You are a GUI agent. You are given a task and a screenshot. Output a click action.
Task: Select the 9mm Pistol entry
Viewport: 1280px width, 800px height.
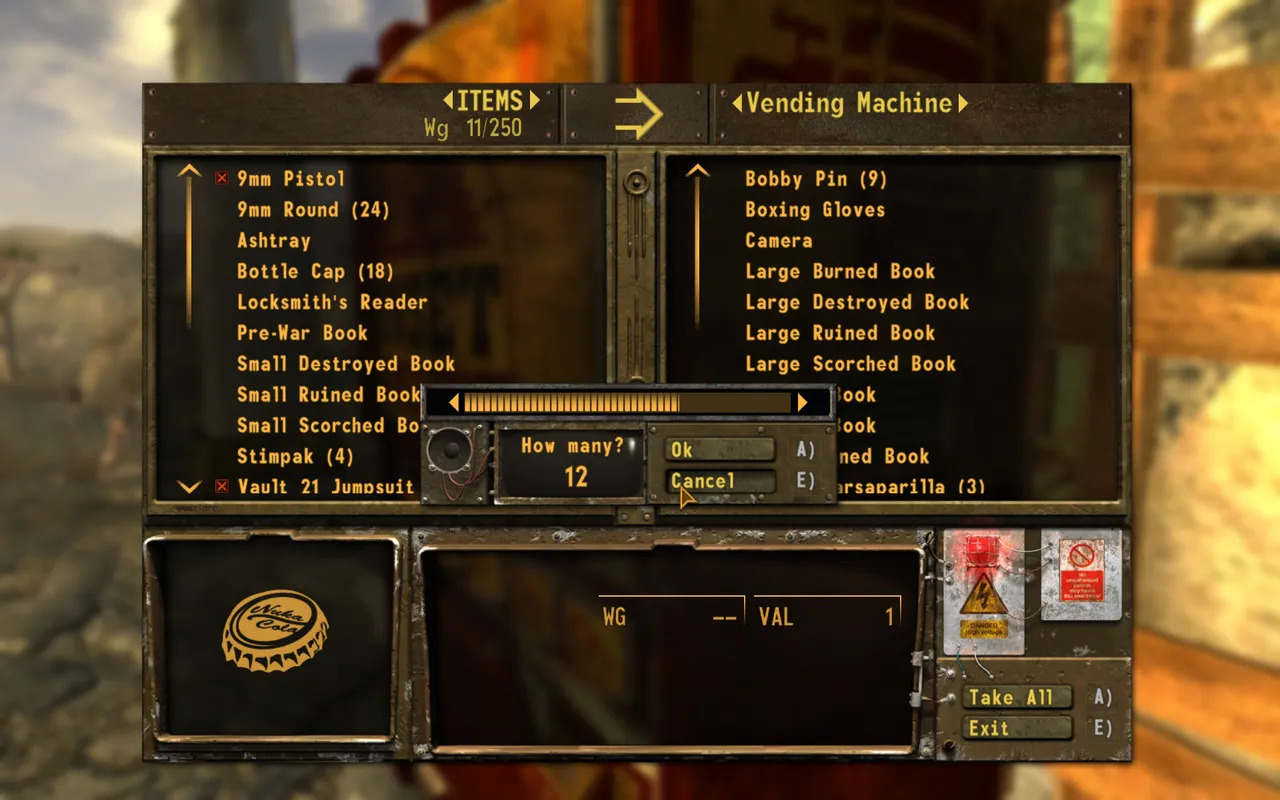tap(291, 179)
